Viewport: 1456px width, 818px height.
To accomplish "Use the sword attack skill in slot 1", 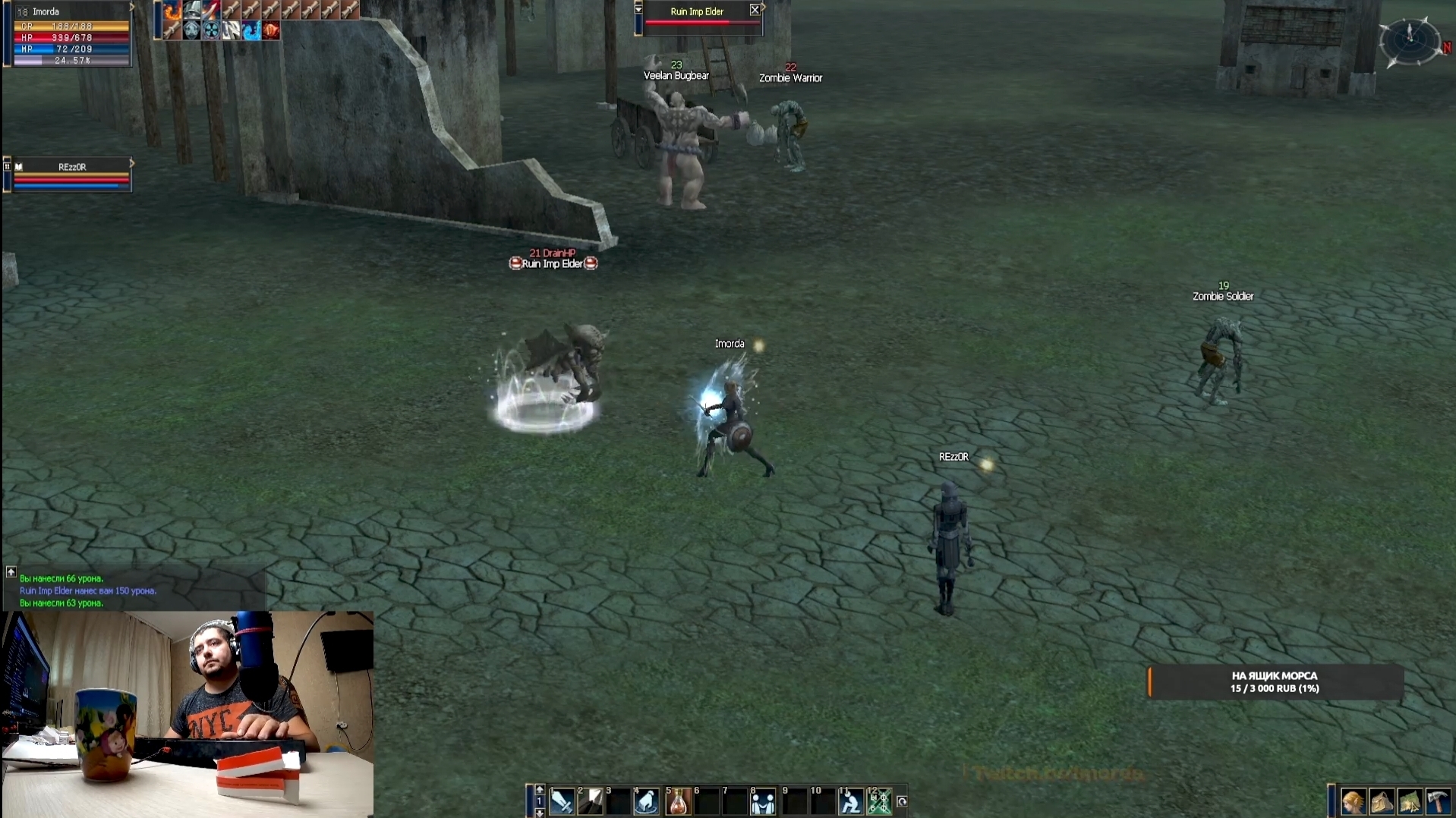I will [x=562, y=801].
